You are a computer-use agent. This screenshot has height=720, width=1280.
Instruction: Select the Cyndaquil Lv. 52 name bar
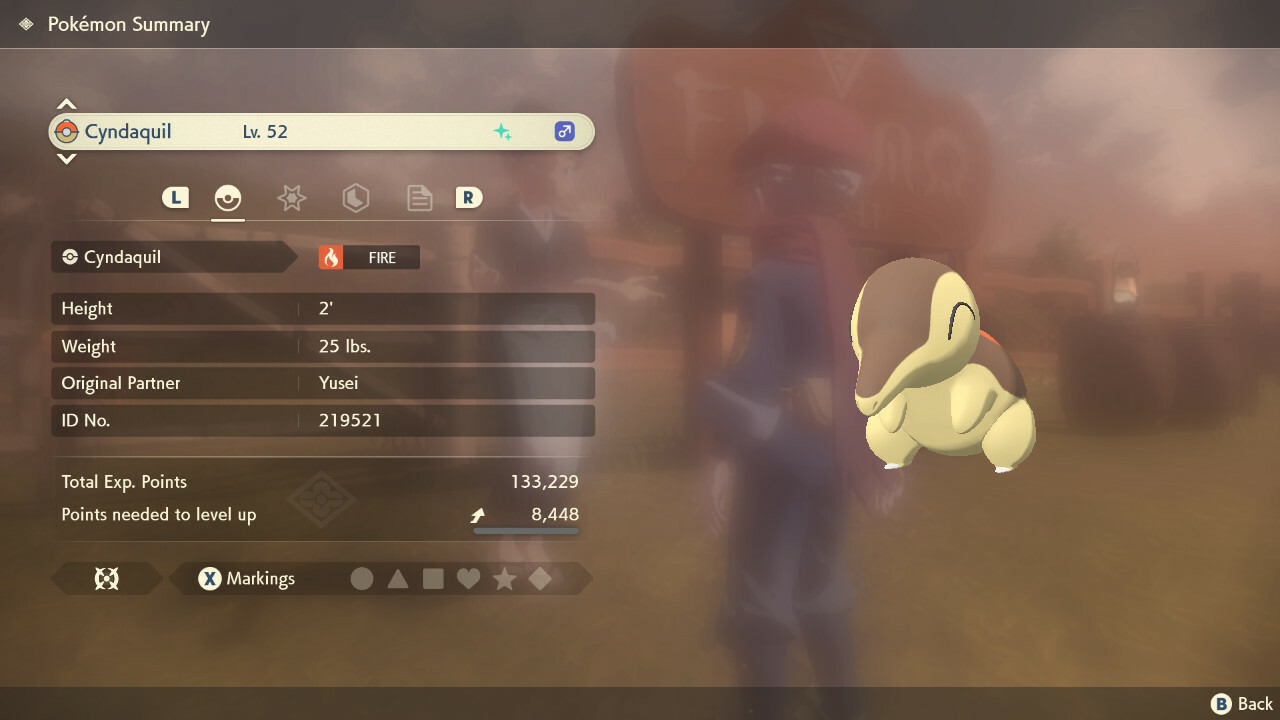click(x=321, y=132)
